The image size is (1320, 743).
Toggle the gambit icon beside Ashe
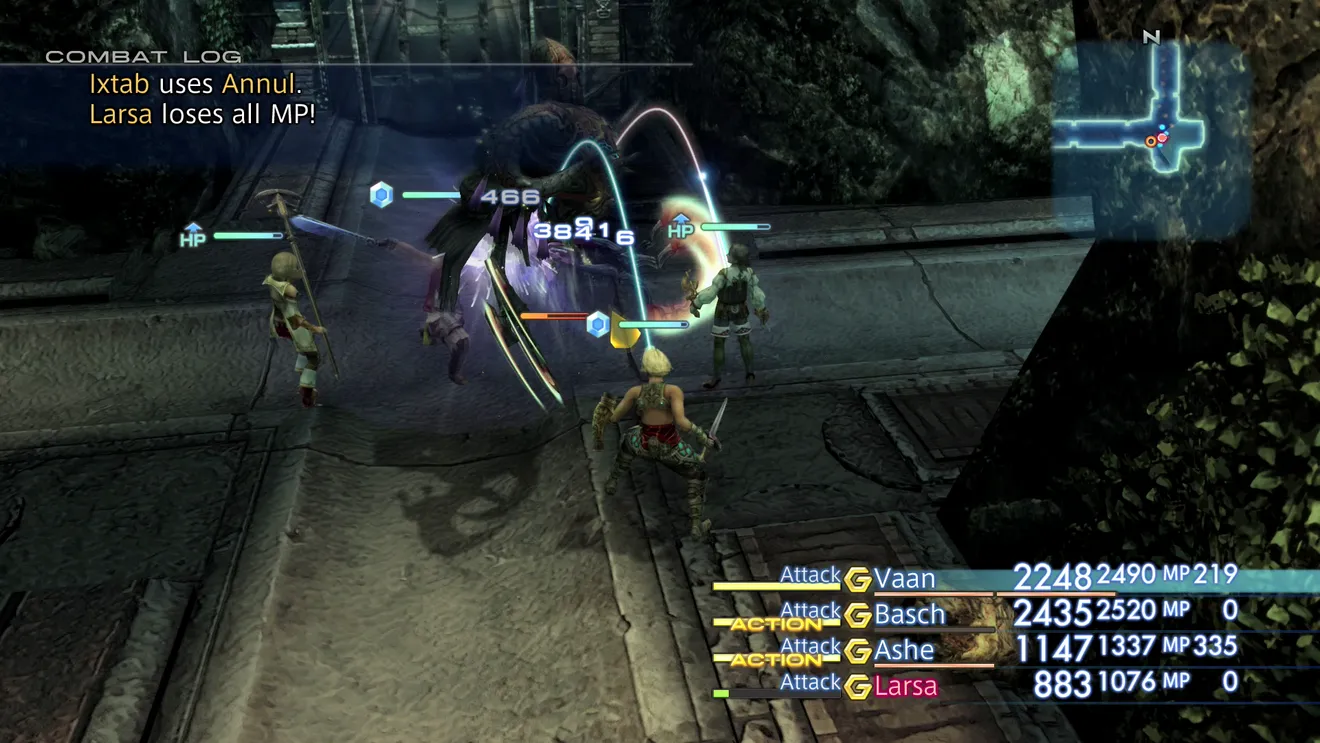pos(857,651)
